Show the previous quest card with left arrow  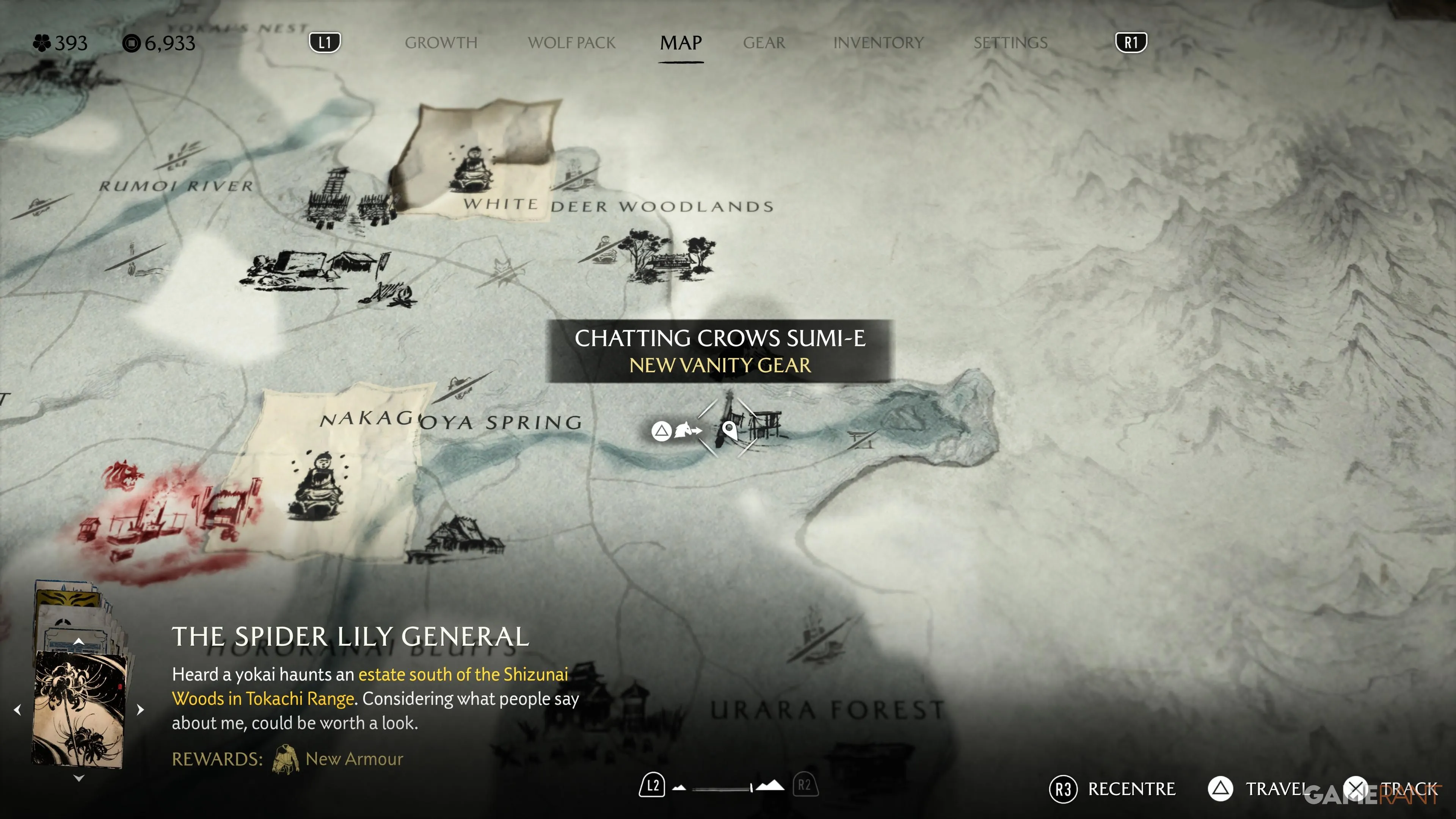point(17,709)
